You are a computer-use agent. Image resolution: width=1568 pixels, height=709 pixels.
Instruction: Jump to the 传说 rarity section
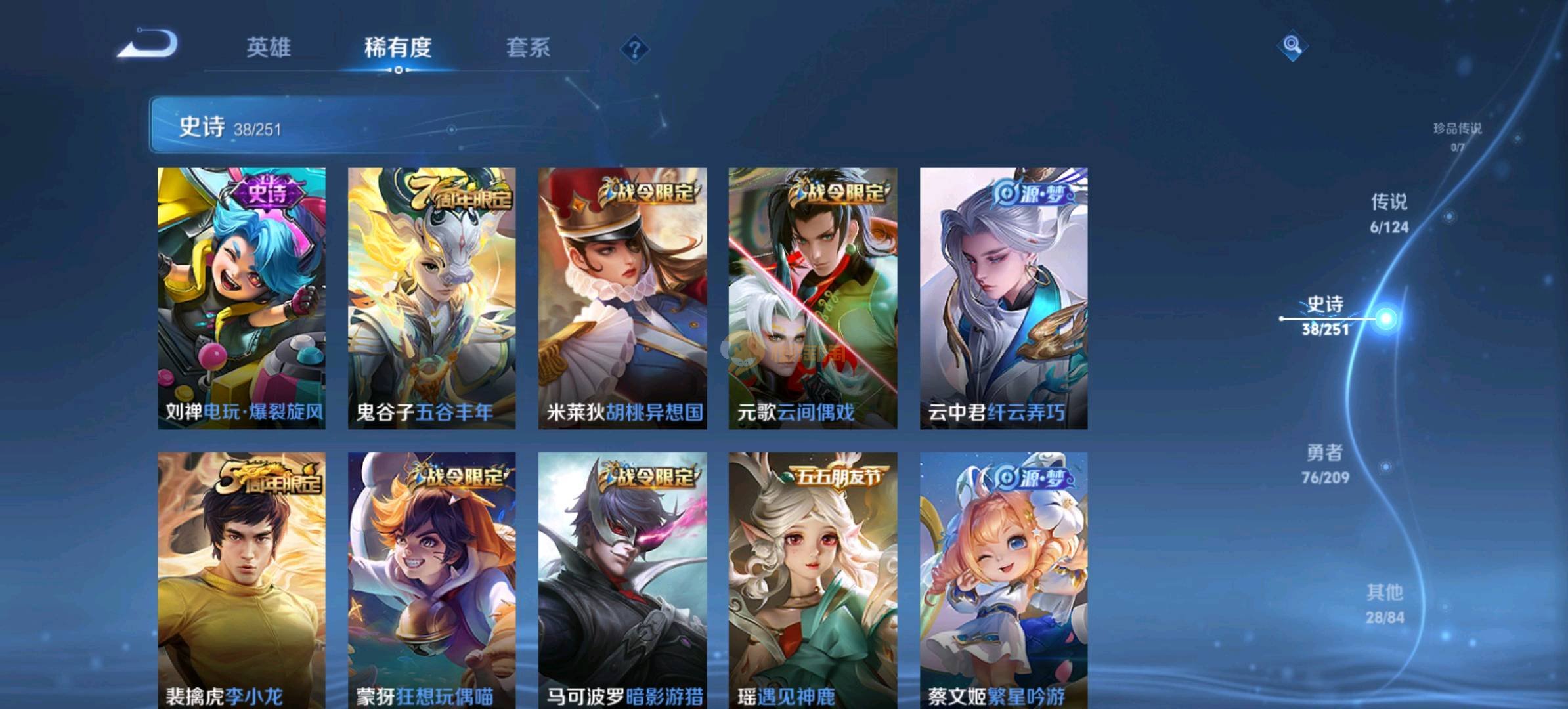click(x=1389, y=213)
